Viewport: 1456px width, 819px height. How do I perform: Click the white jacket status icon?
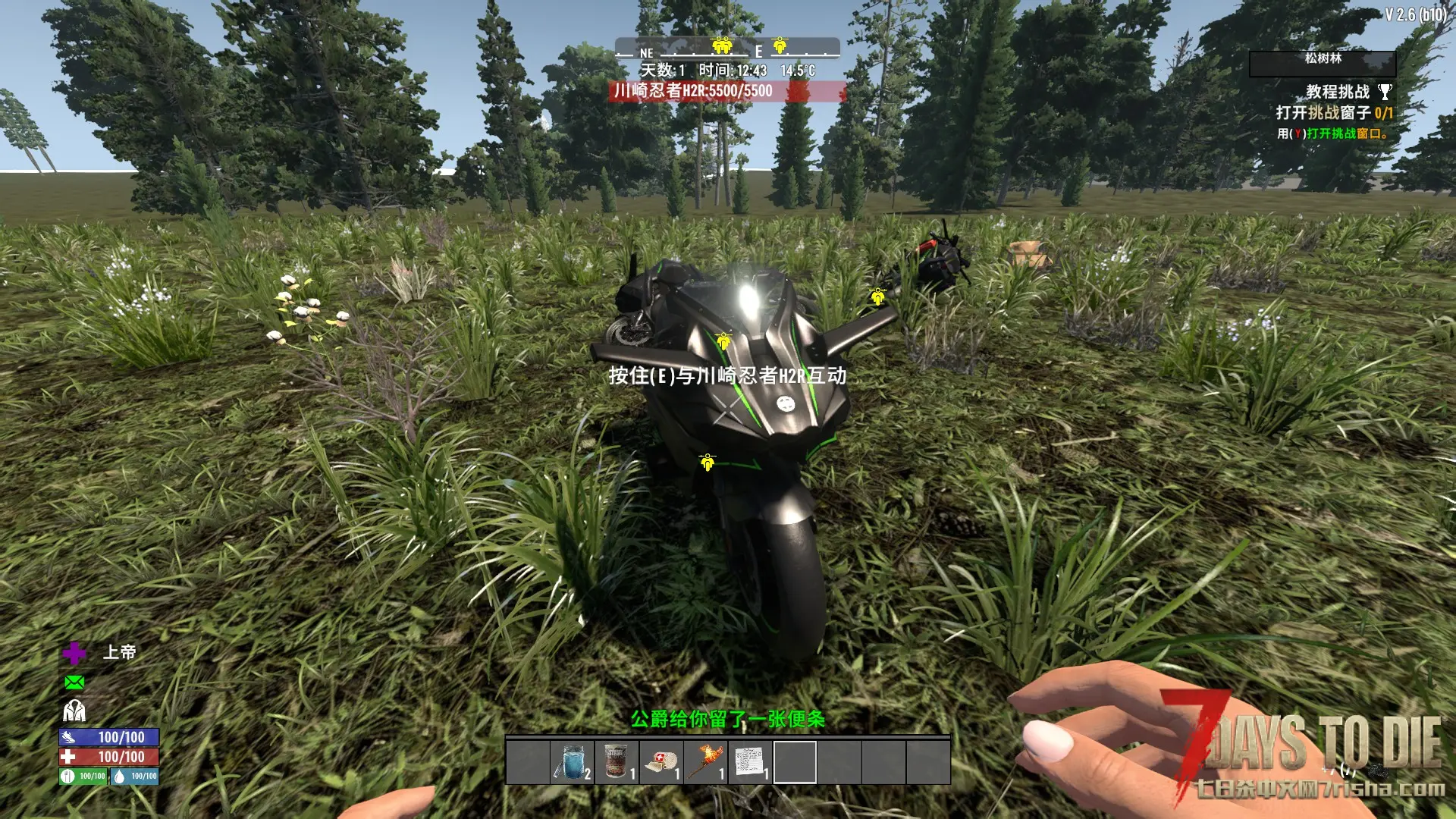click(x=74, y=711)
